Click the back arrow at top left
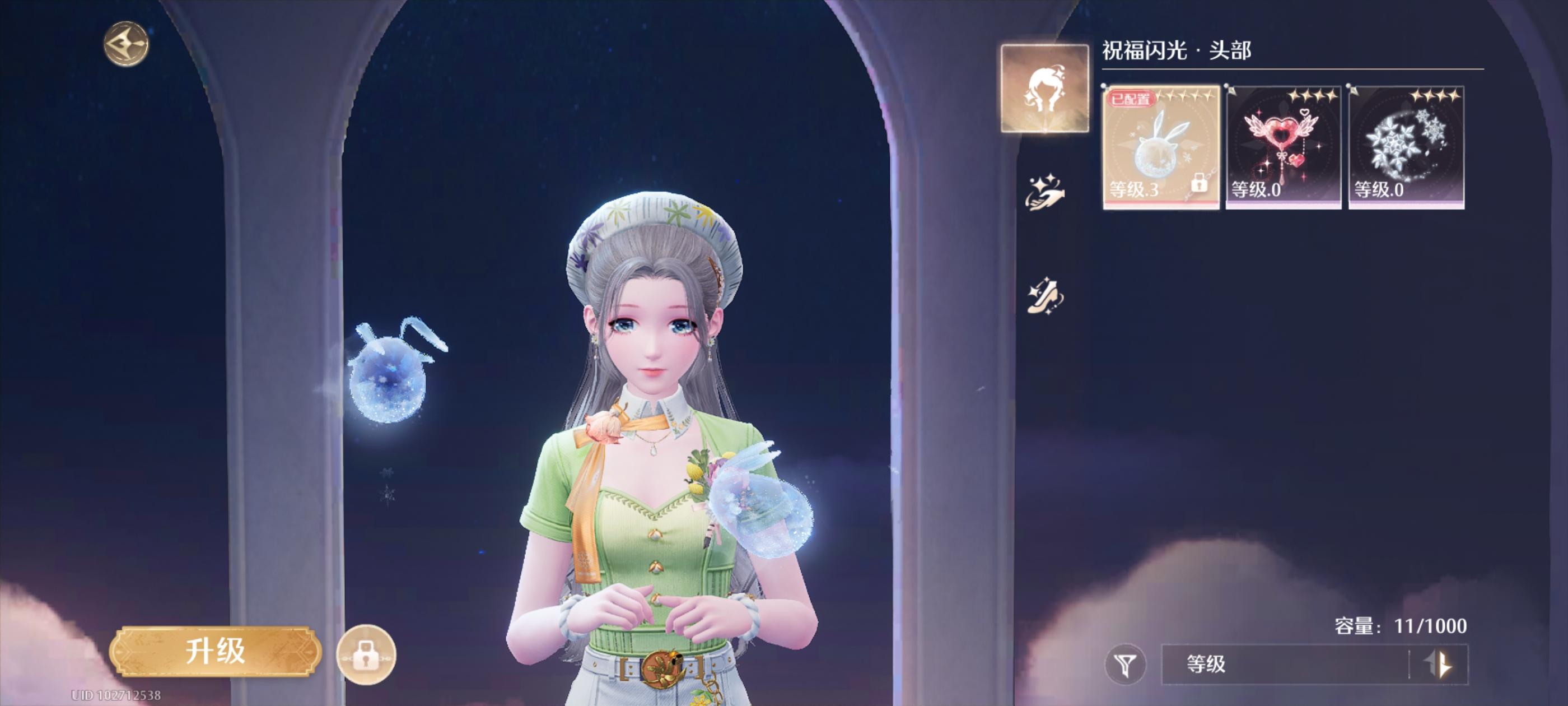This screenshot has height=706, width=1568. pos(126,43)
